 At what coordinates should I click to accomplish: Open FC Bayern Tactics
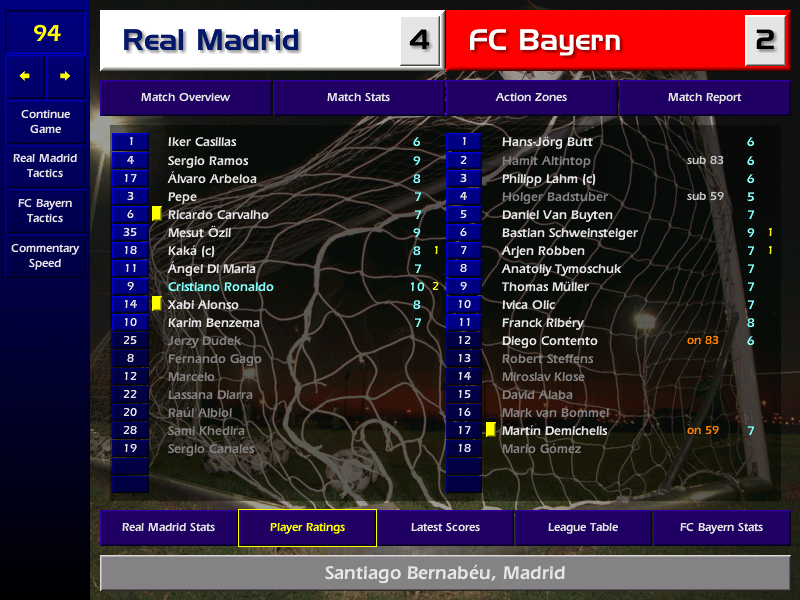pyautogui.click(x=45, y=210)
